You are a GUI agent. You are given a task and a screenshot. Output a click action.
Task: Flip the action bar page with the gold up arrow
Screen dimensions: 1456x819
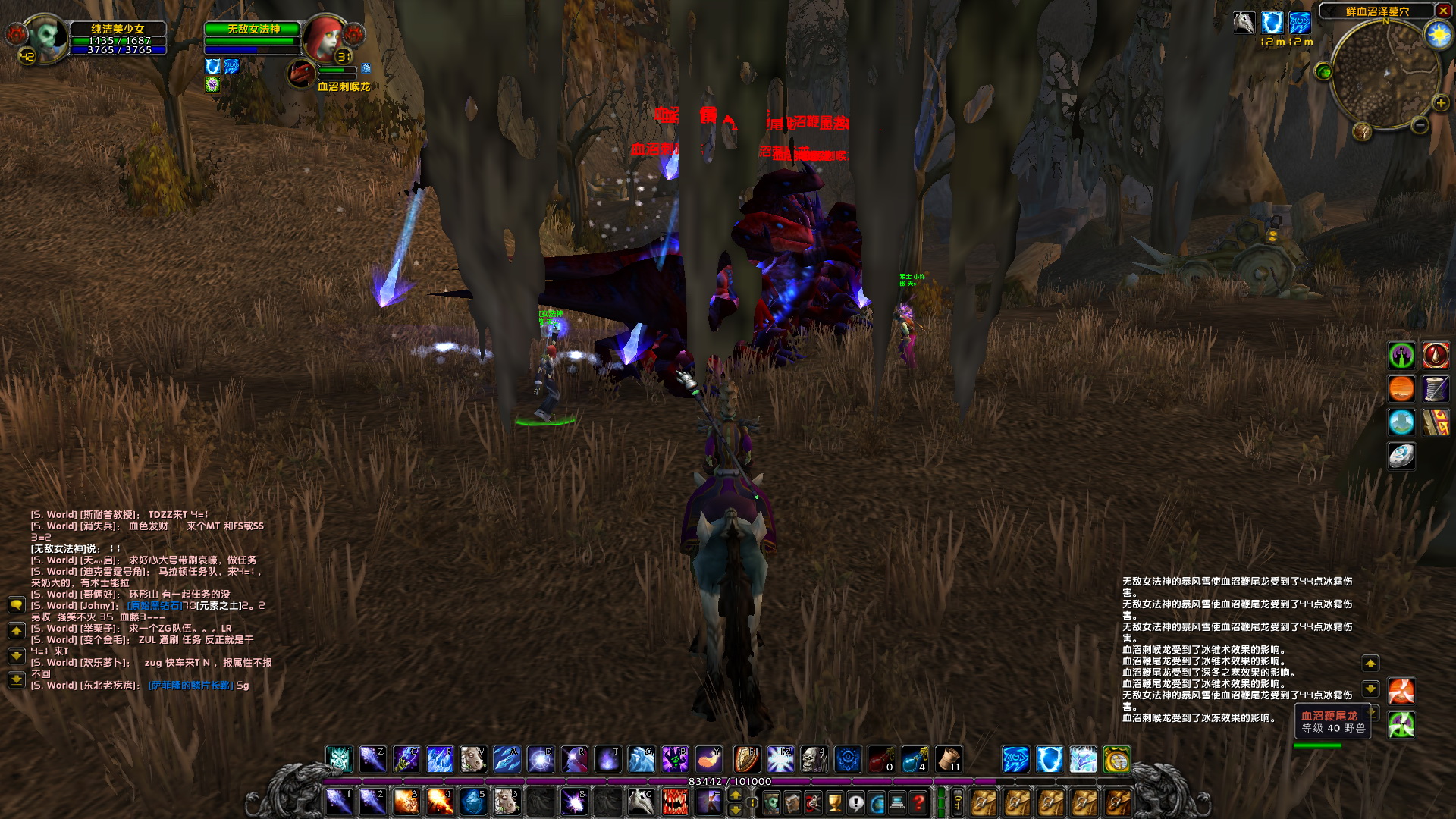coord(735,794)
